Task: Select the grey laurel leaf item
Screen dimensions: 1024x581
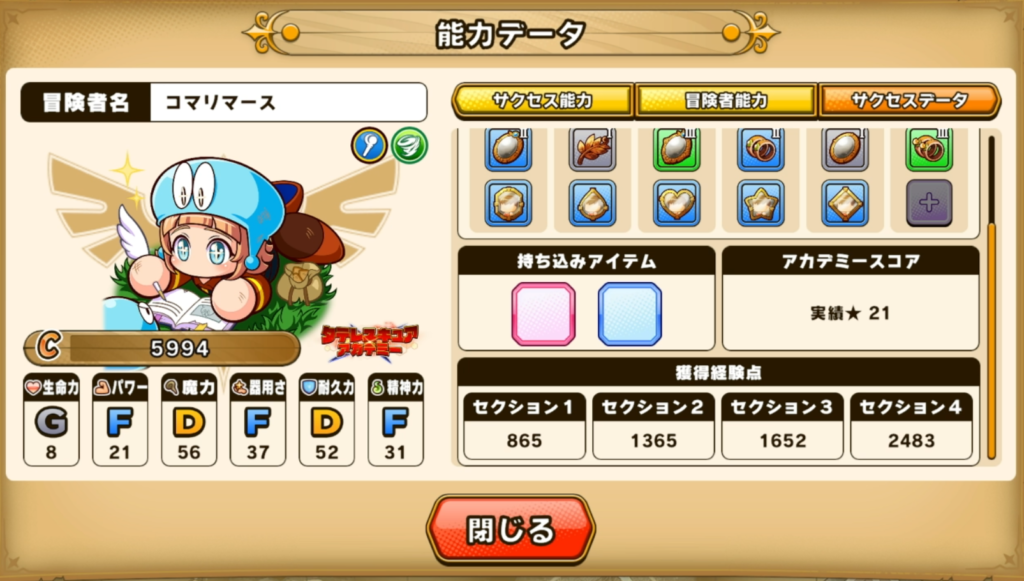Action: tap(593, 149)
